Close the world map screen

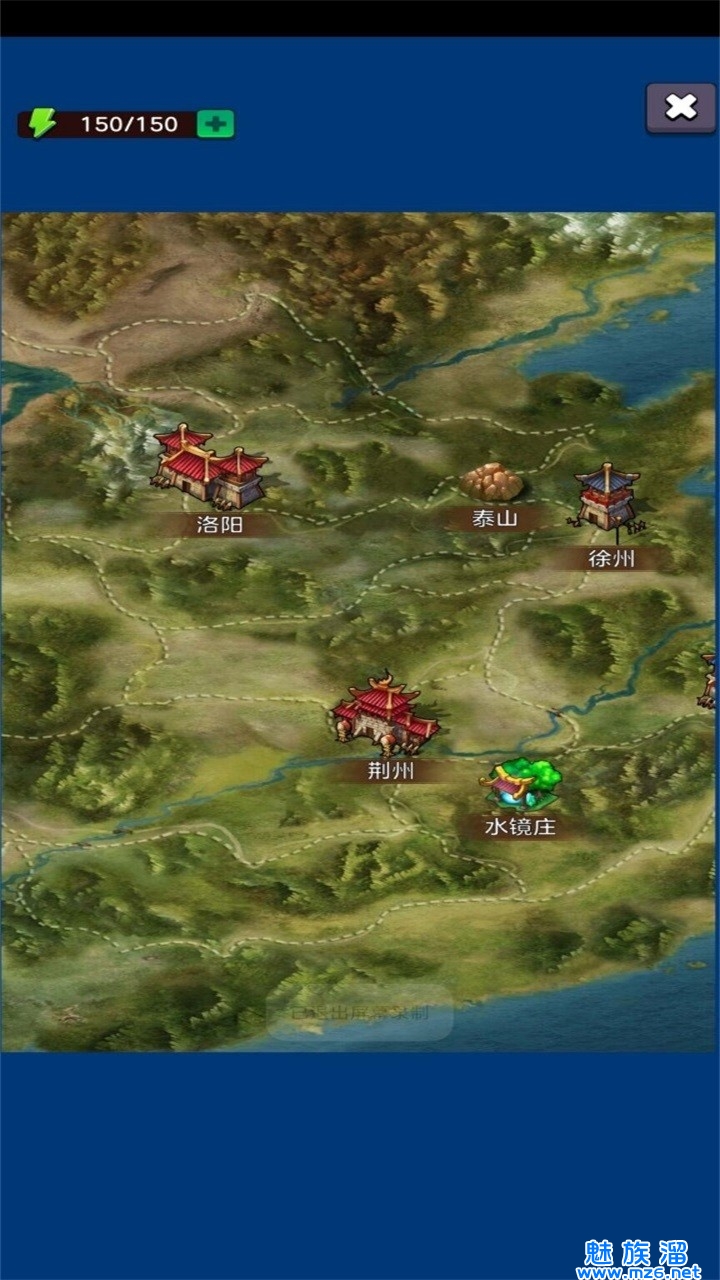(x=680, y=108)
